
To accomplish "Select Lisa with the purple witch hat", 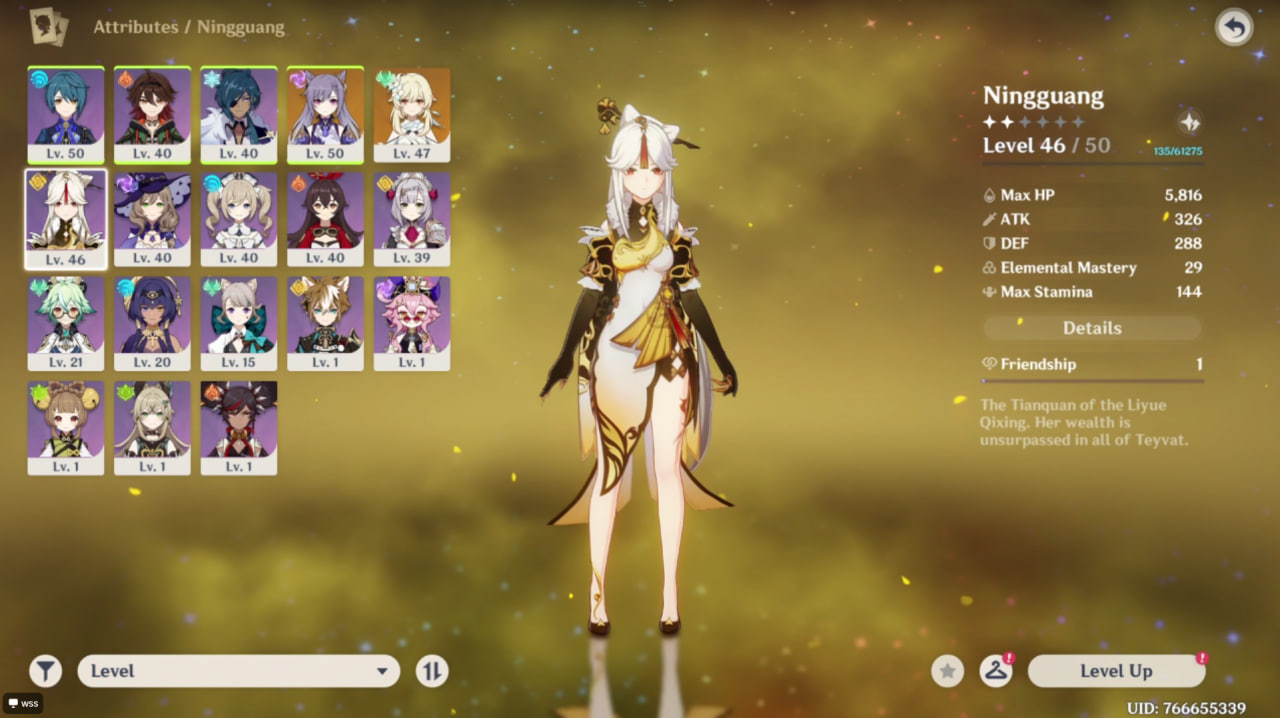I will [152, 219].
